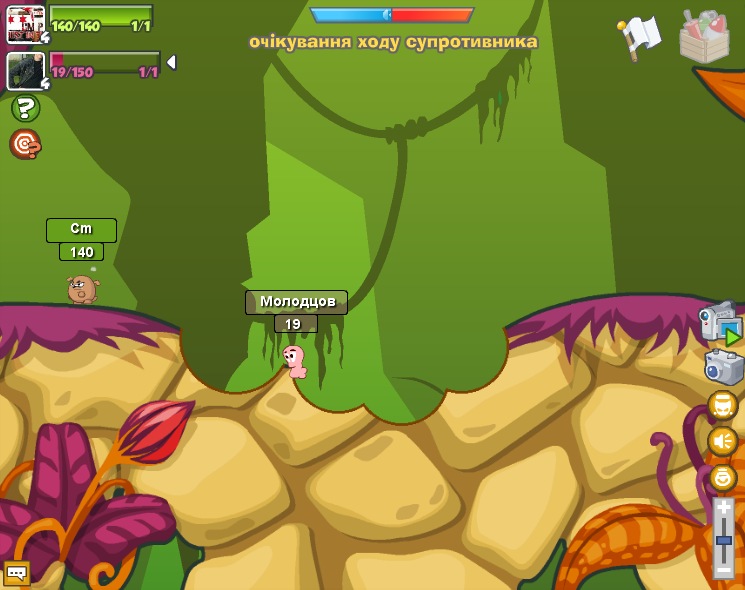This screenshot has height=590, width=745.
Task: Zoom out with the minus button
Action: coord(723,570)
